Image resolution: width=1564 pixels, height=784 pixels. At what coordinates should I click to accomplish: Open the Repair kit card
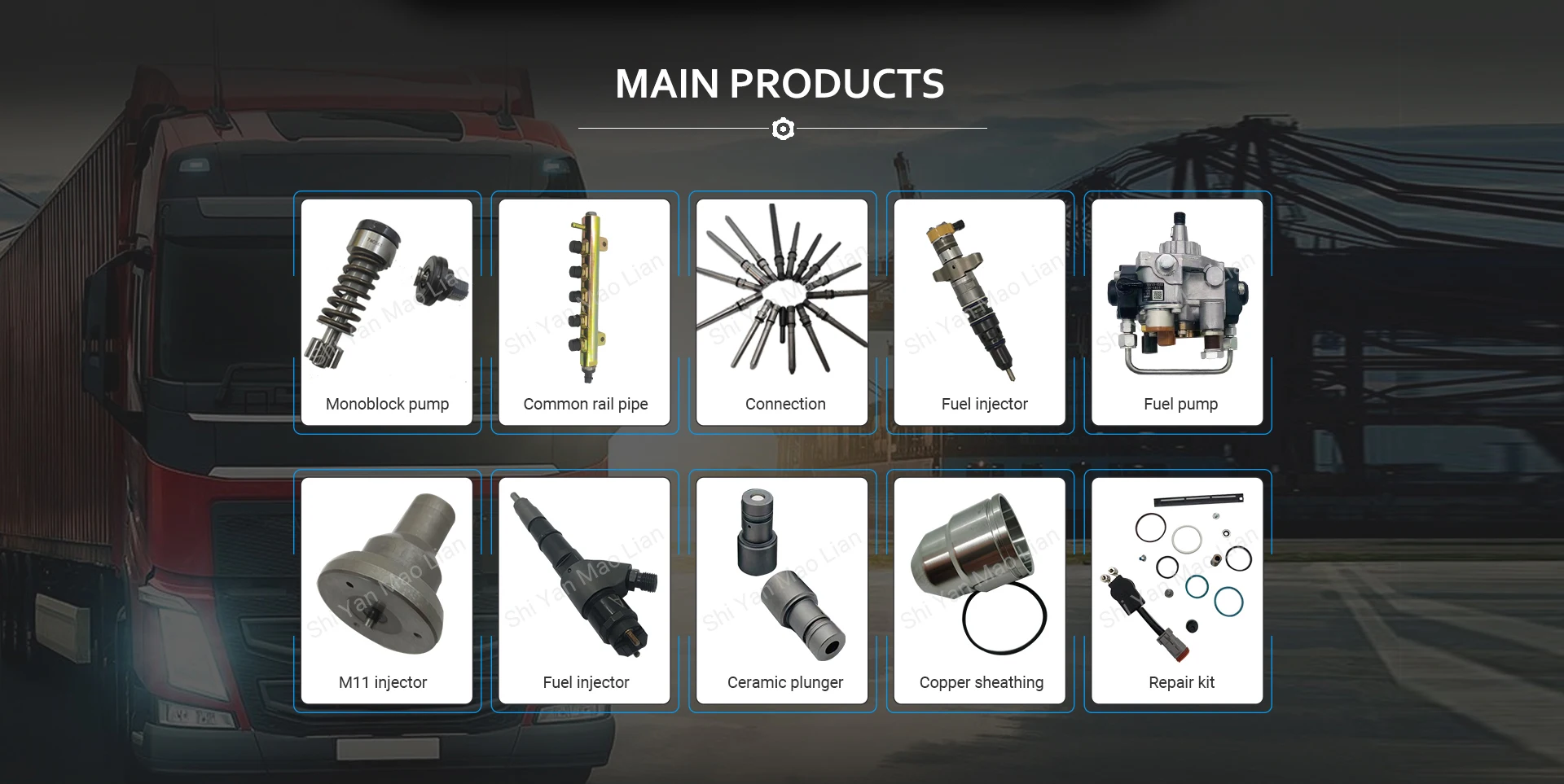coord(1178,591)
